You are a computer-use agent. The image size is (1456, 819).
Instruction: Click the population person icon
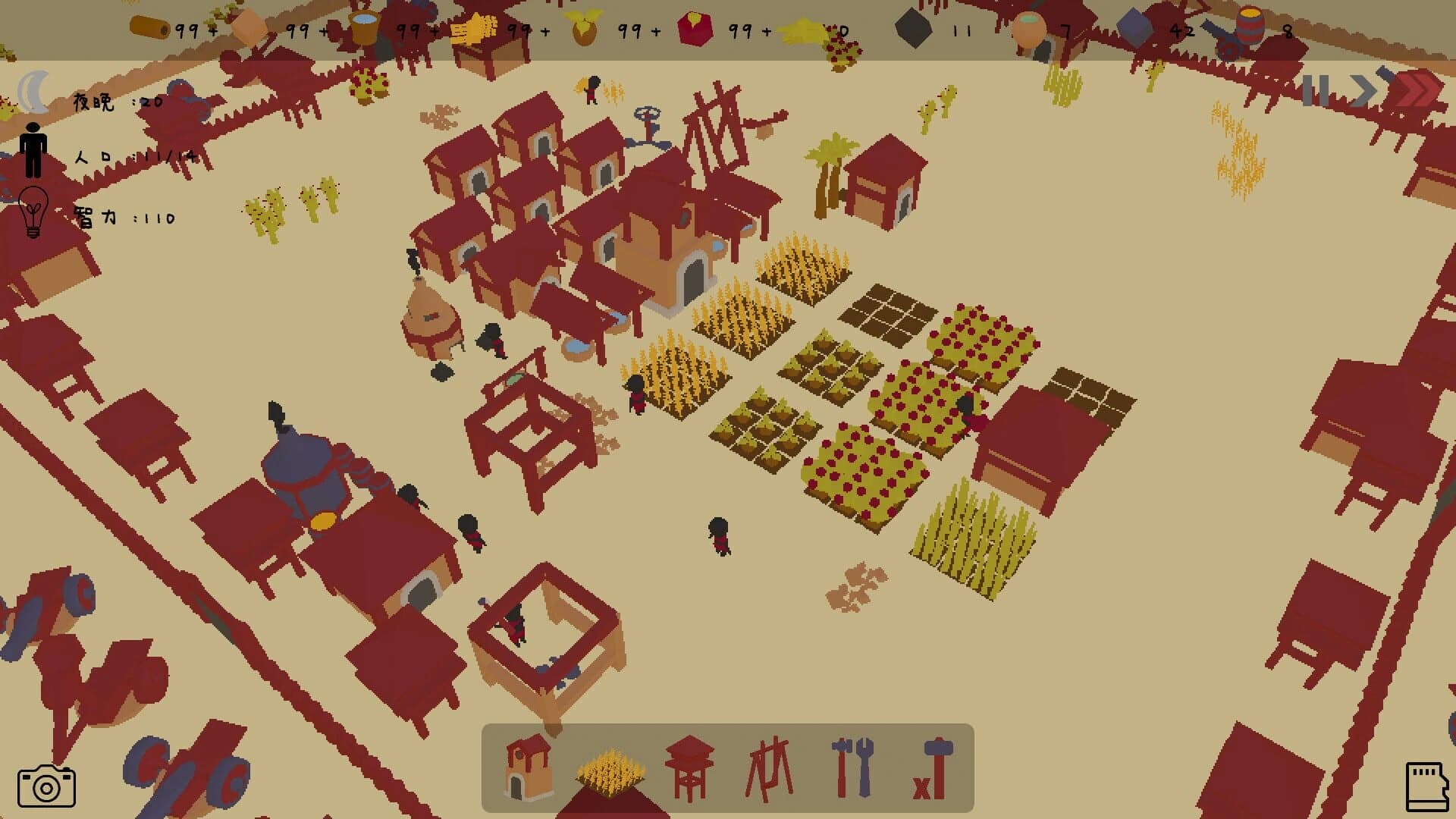coord(32,152)
